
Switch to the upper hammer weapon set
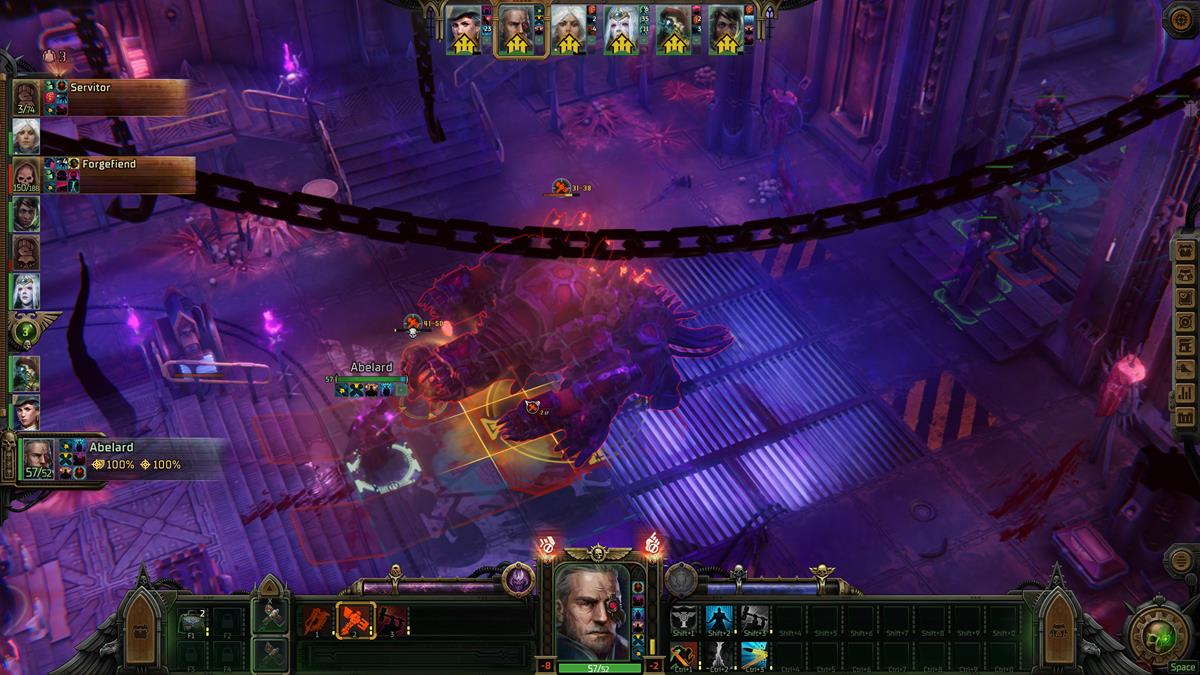(270, 618)
